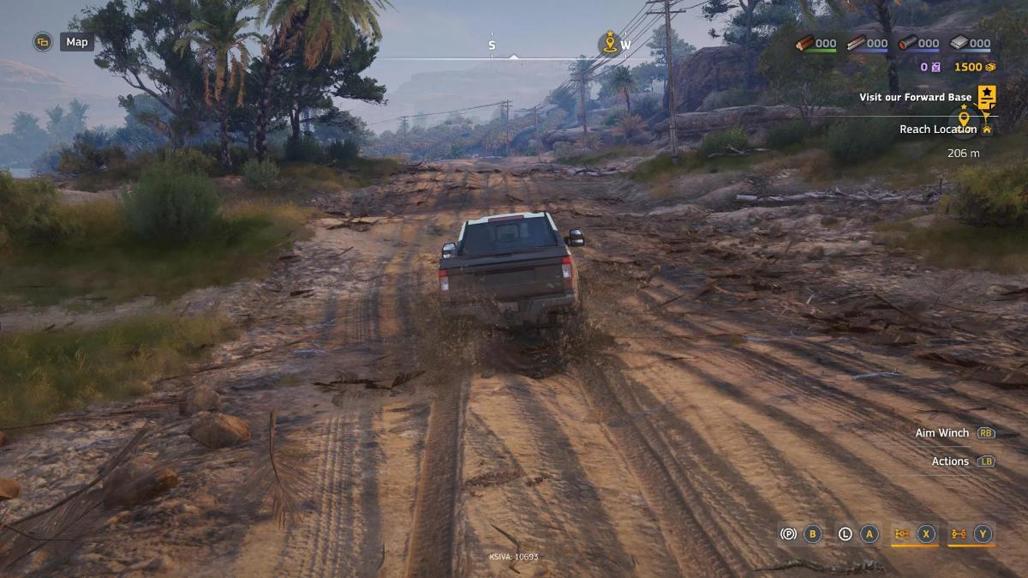
Task: Select the Visit our Forward Base objective
Action: (915, 98)
